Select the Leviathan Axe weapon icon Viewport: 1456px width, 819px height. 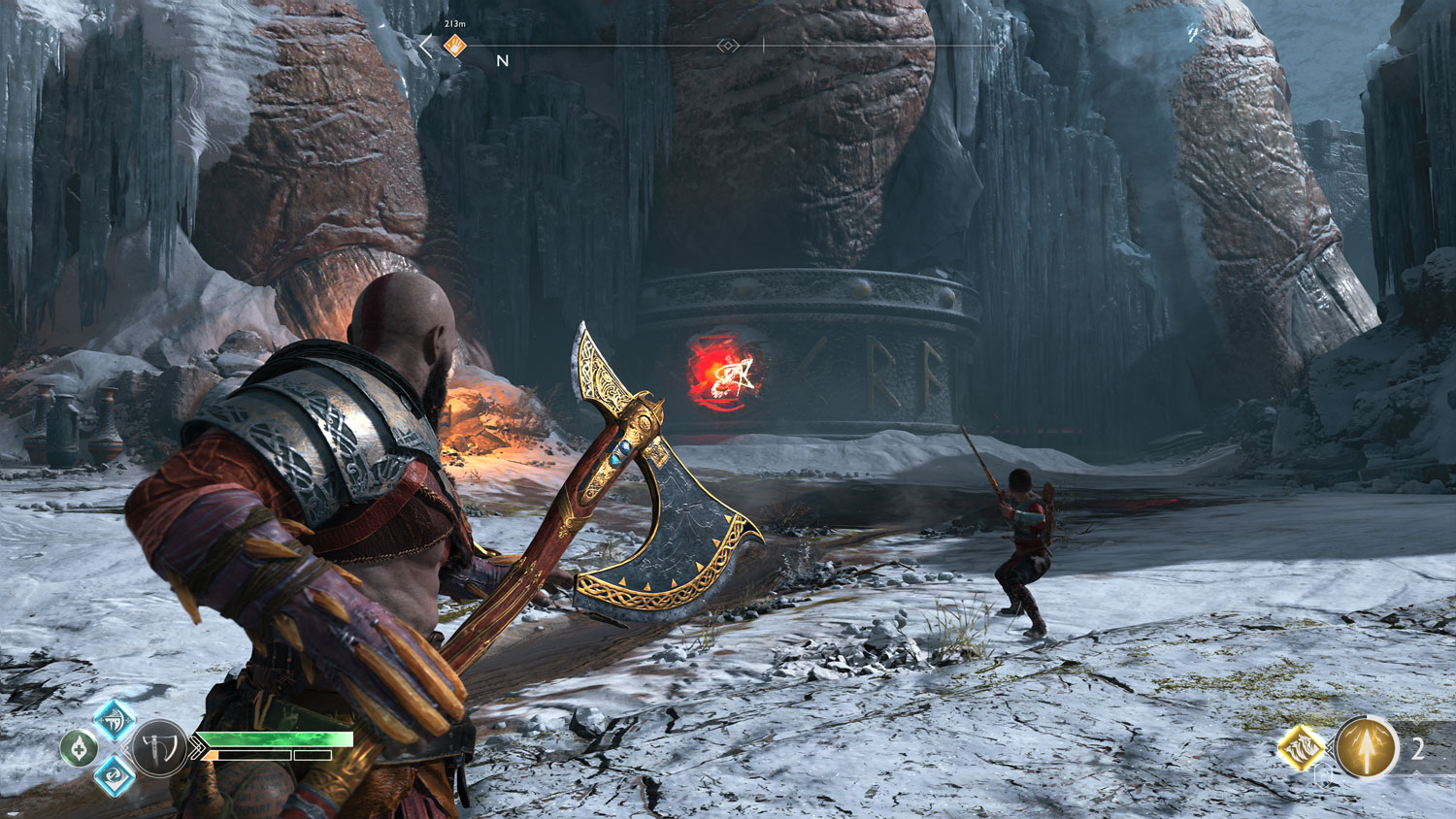pyautogui.click(x=159, y=748)
